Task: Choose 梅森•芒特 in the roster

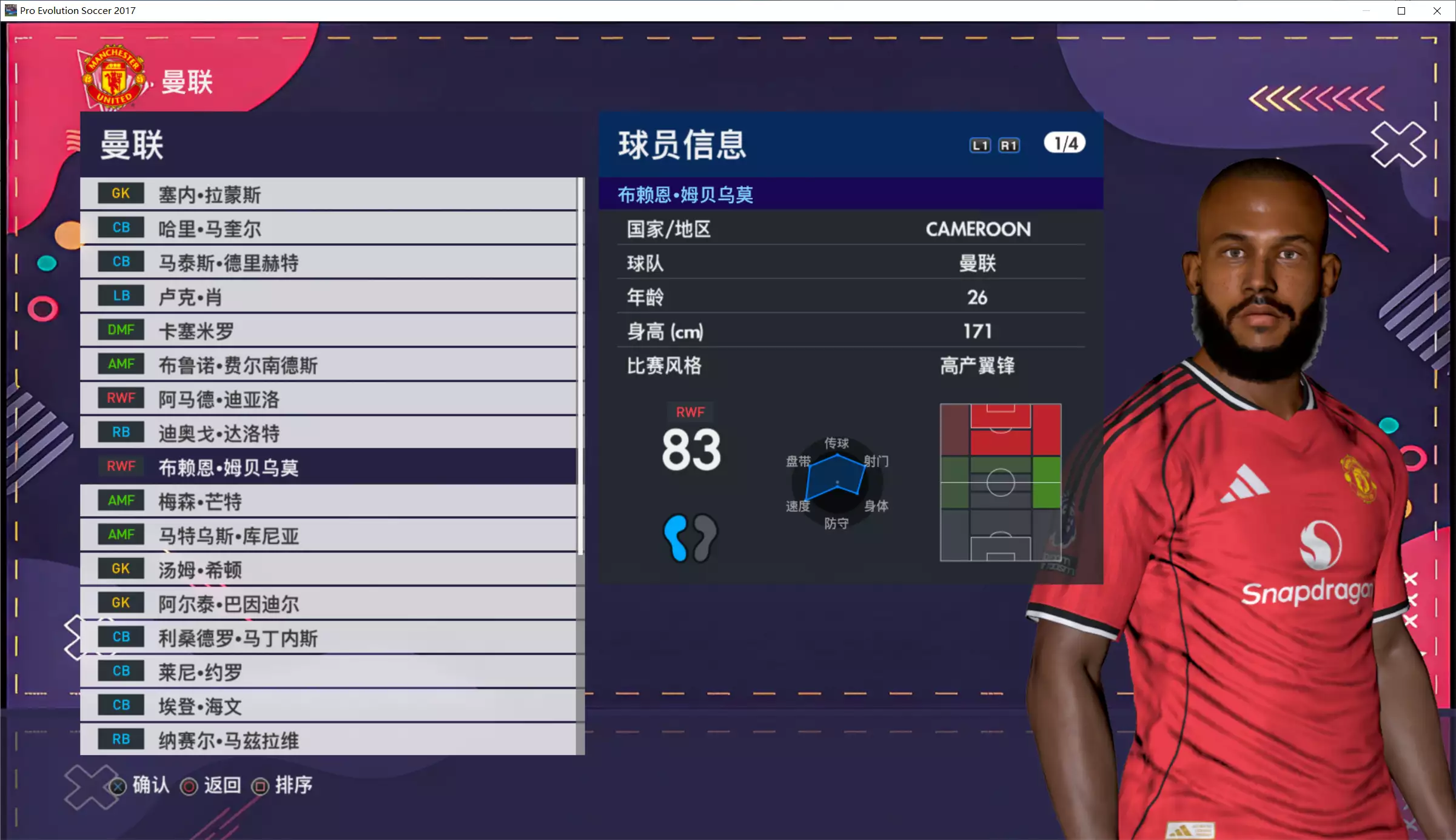Action: pyautogui.click(x=327, y=502)
